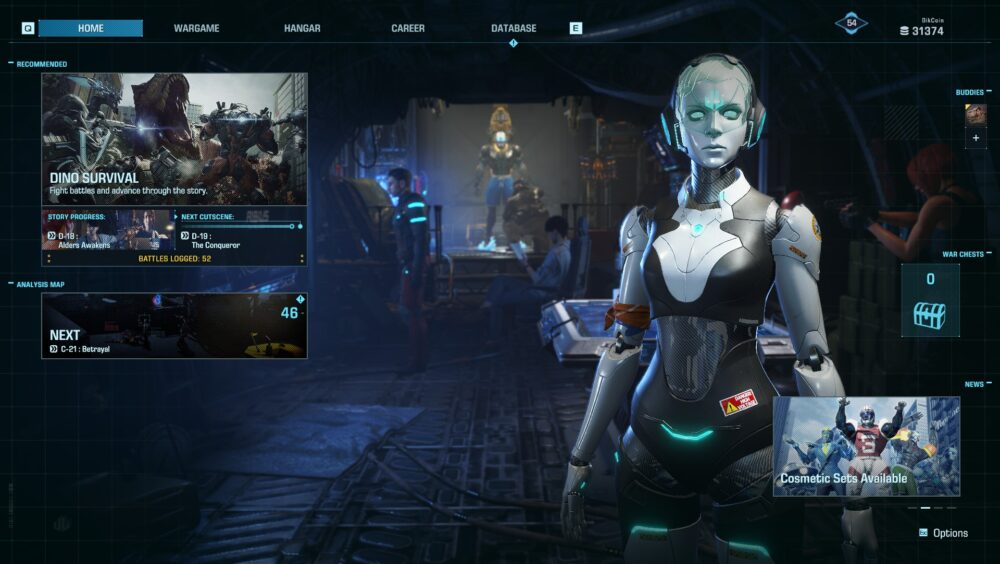Open the Wargame tab
Image resolution: width=1000 pixels, height=564 pixels.
(x=196, y=28)
